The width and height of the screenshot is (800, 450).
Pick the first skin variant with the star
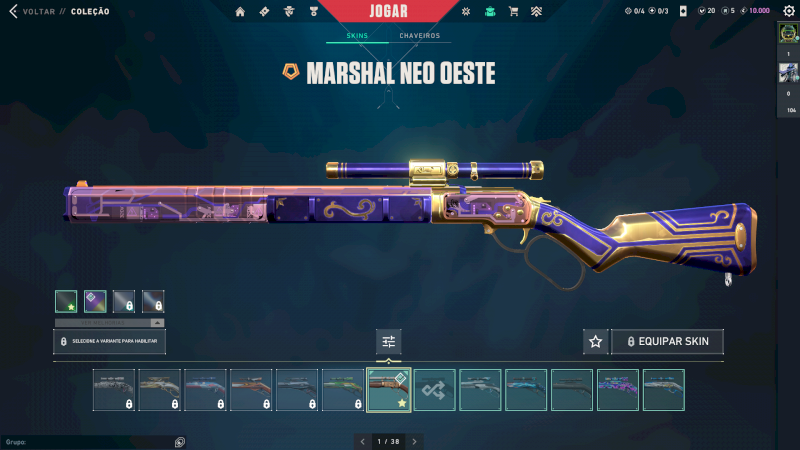click(66, 301)
